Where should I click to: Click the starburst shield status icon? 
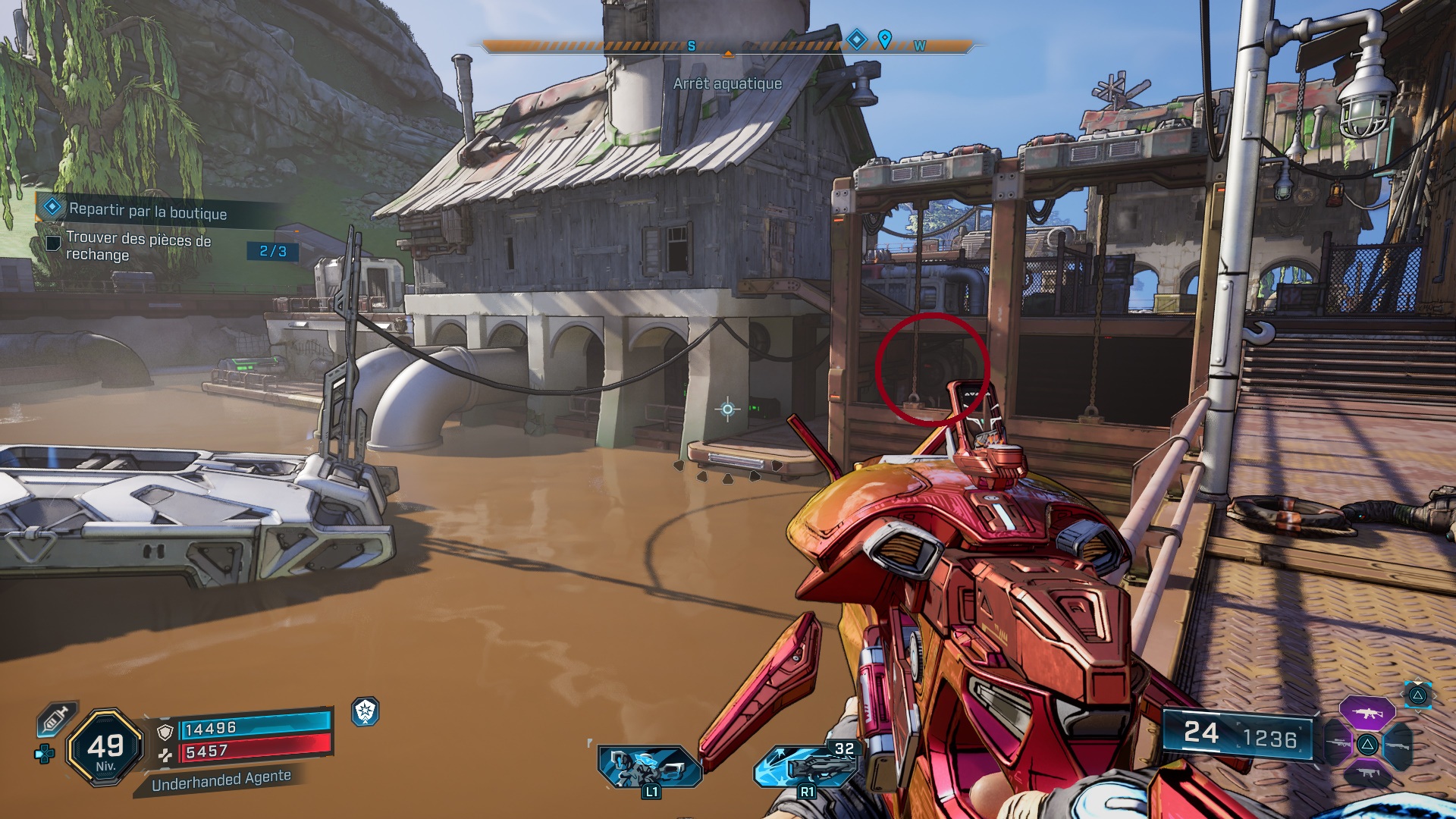tap(366, 711)
